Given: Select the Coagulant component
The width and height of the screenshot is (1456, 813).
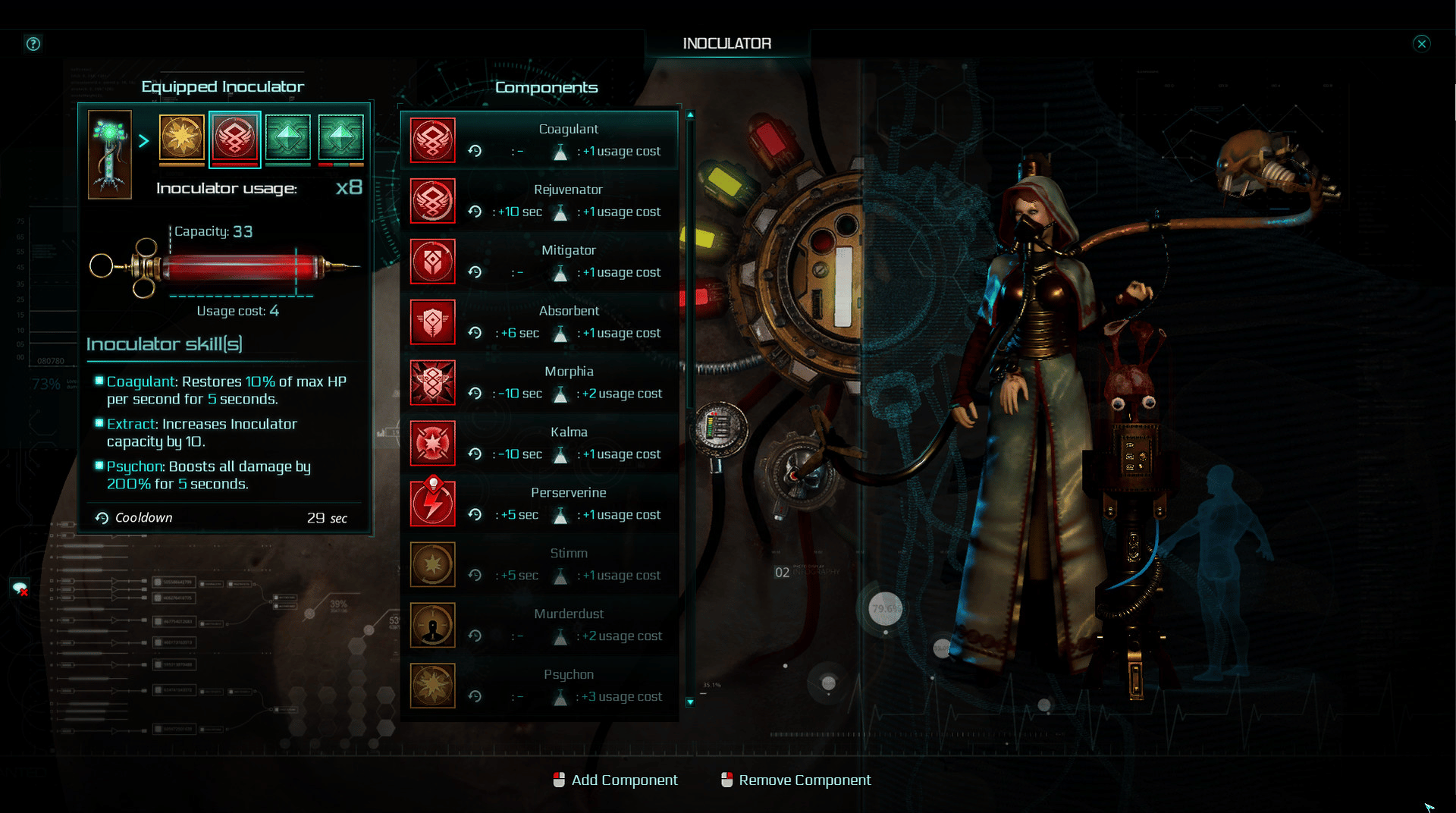Looking at the screenshot, I should click(539, 140).
